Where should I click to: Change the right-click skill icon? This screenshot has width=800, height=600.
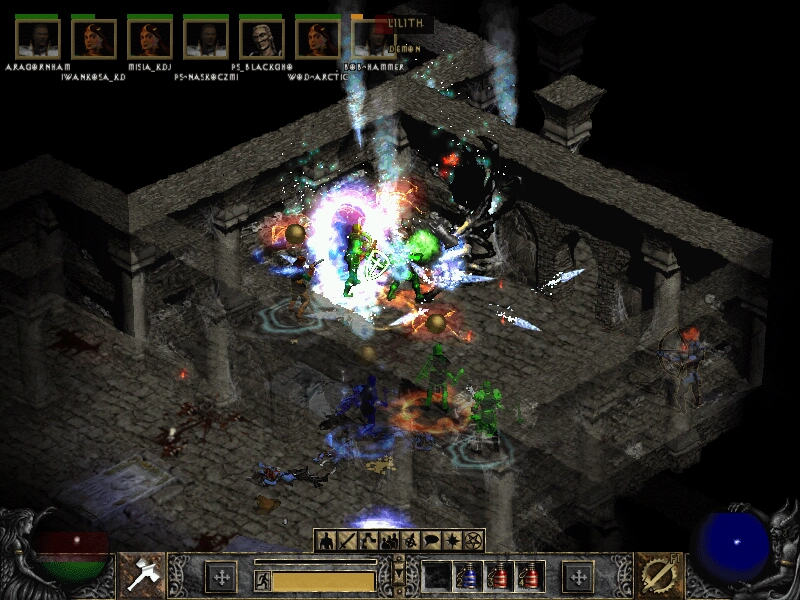click(656, 576)
